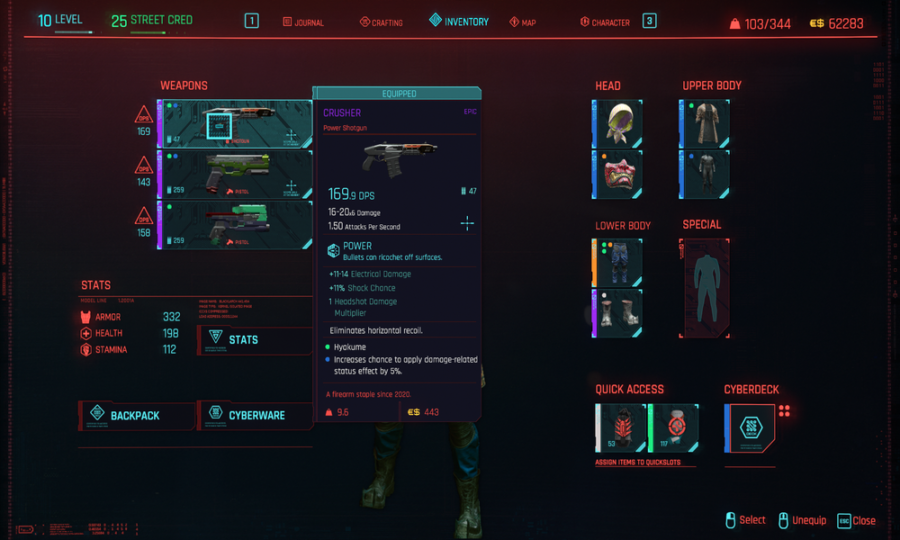Open the Cyberware screen
Screen dimensions: 900x540
pos(254,415)
